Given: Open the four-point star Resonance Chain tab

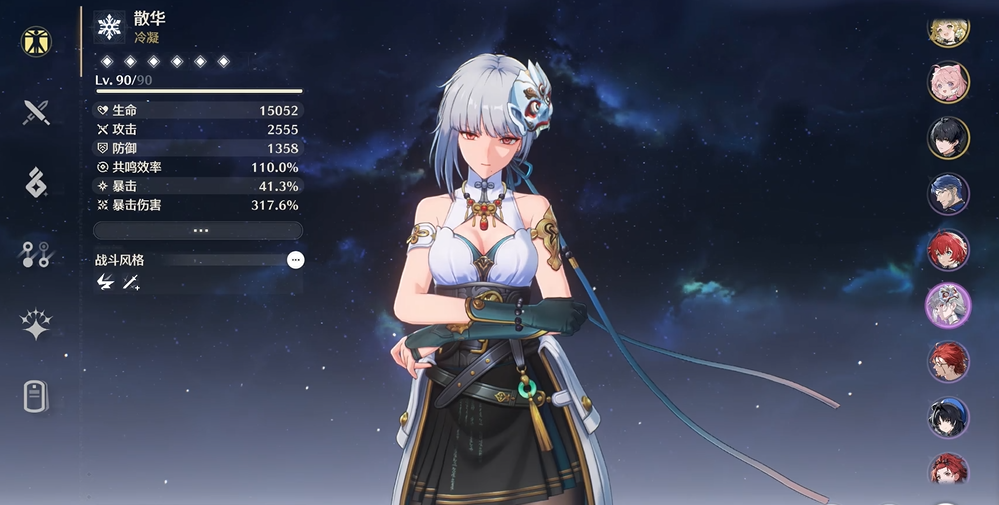Looking at the screenshot, I should coord(37,325).
